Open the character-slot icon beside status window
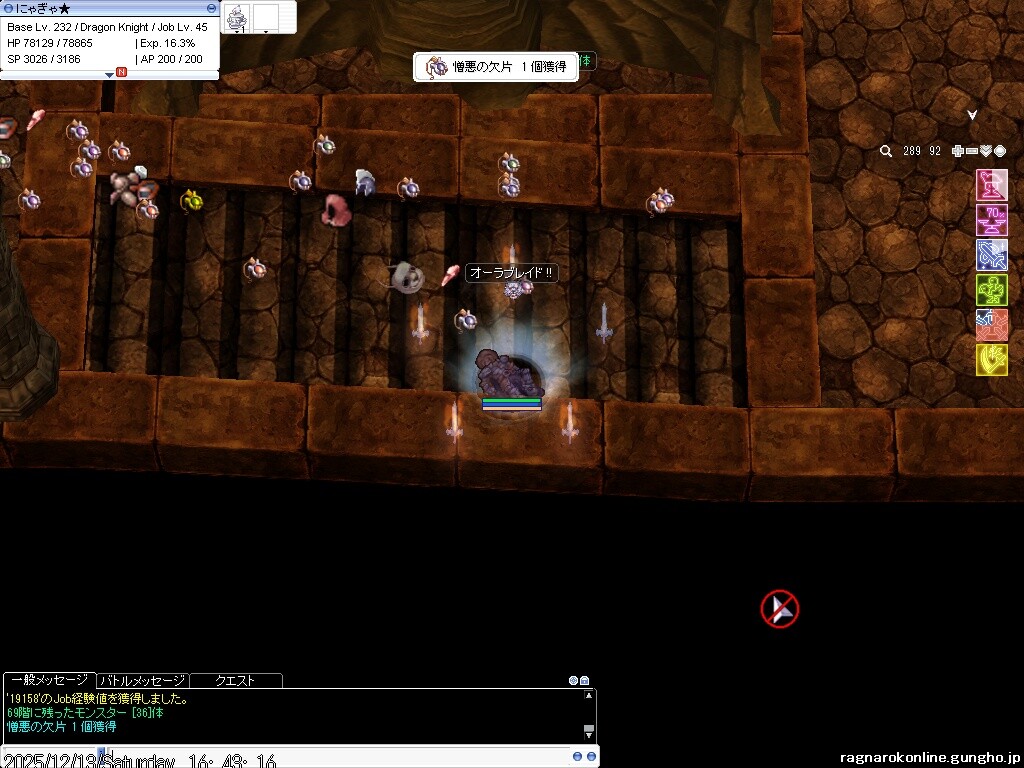Screen dimensions: 1024x768 237,17
